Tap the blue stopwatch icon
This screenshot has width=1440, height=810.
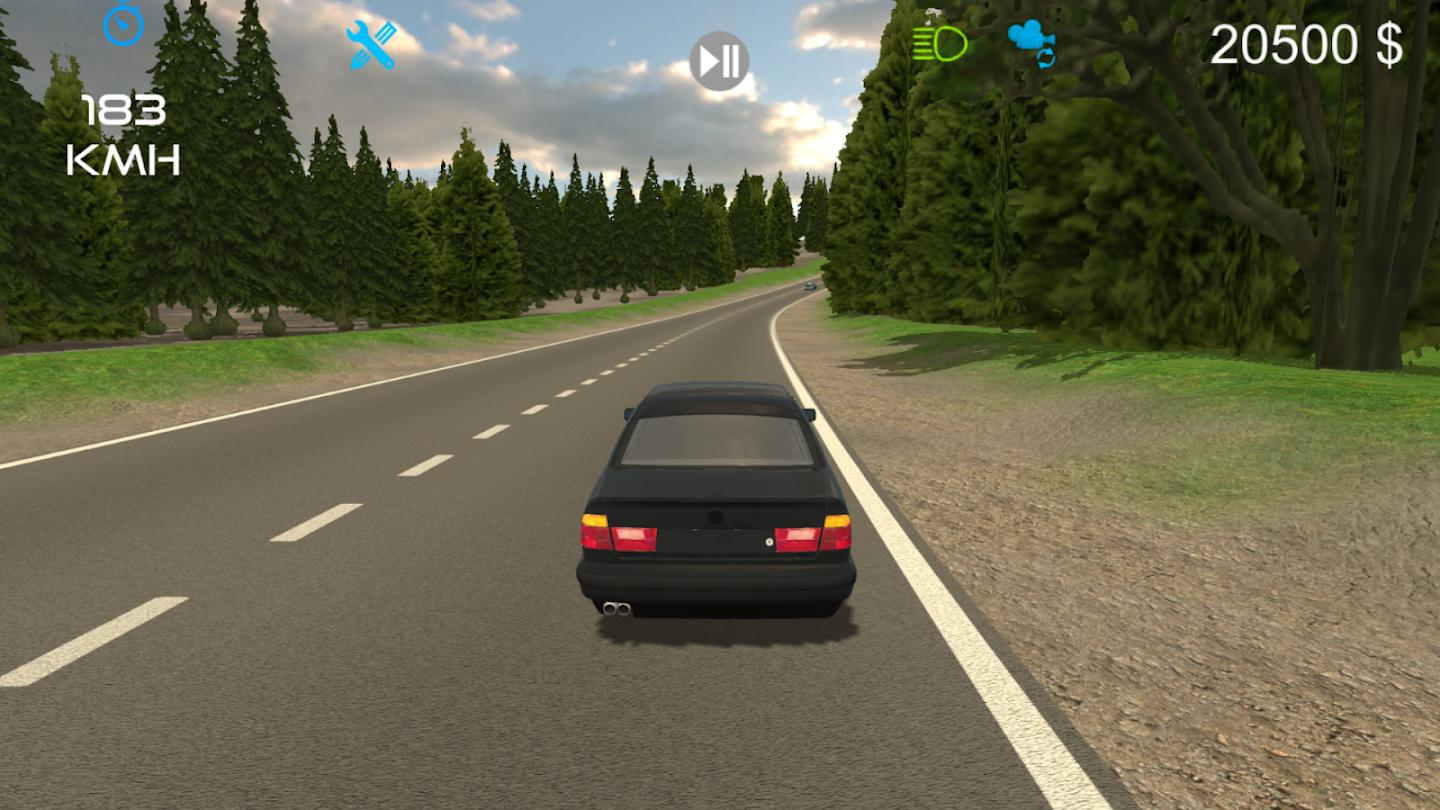pos(124,23)
